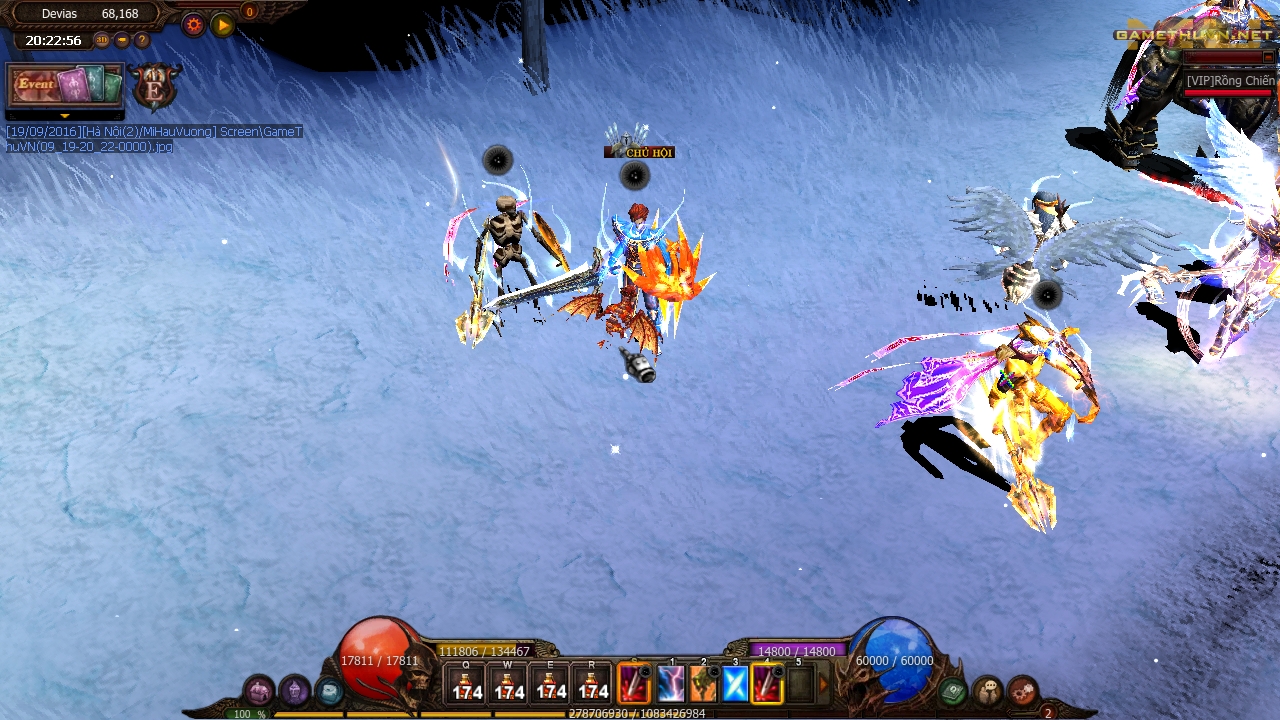The width and height of the screenshot is (1280, 720).
Task: Open the orange gear settings button
Action: point(194,25)
